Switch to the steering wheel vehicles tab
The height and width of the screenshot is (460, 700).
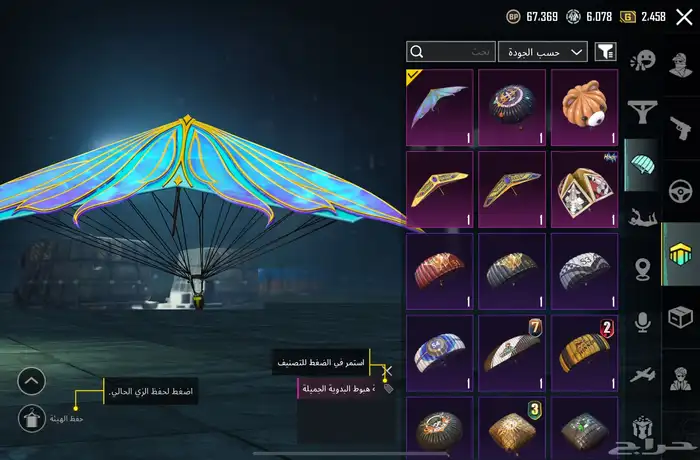click(681, 191)
